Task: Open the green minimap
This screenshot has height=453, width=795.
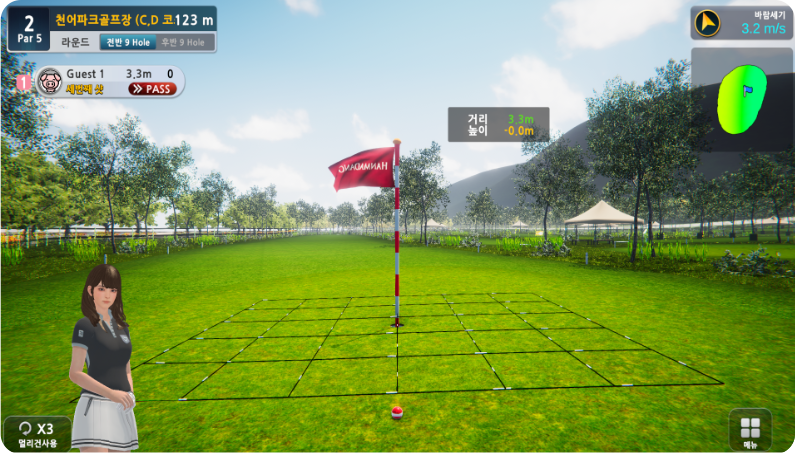Action: pyautogui.click(x=739, y=100)
